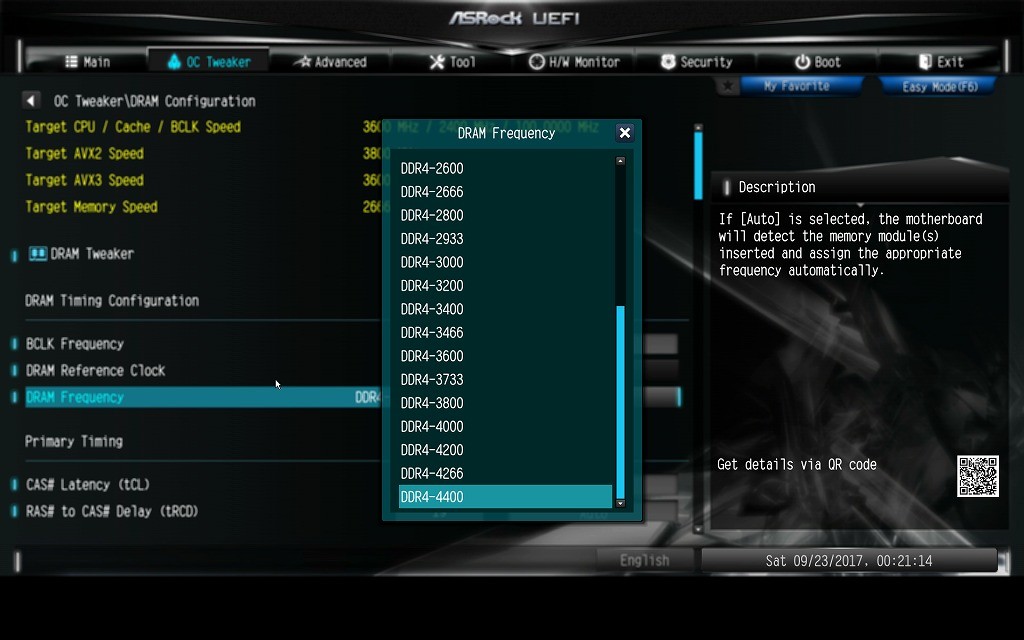Screen dimensions: 1024x640
Task: Click the back arrow beside OC Tweaker path
Action: coord(32,101)
